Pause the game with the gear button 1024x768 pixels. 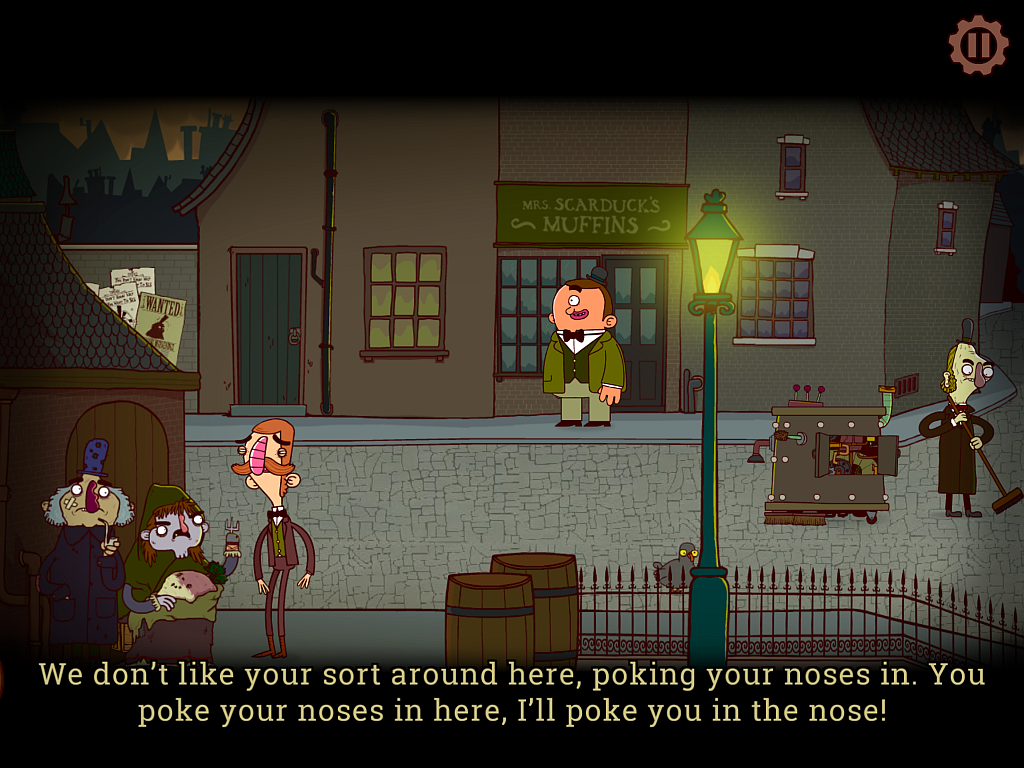[978, 45]
